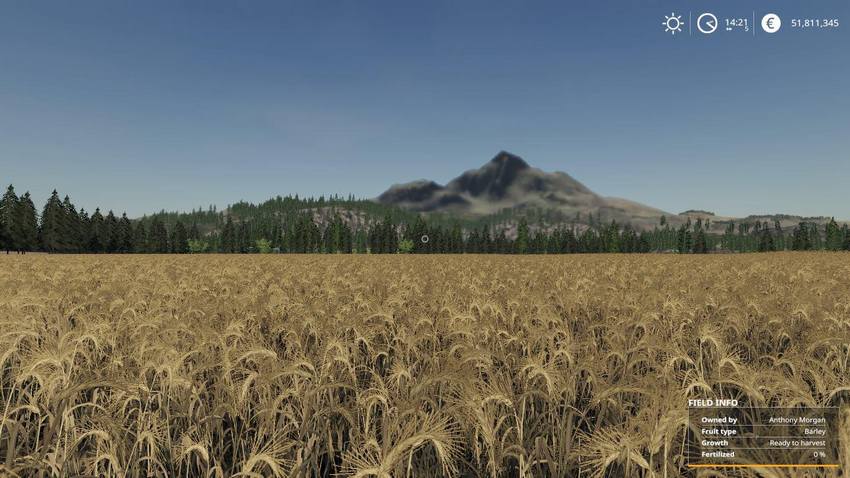
Task: Open the euro money icon
Action: click(x=771, y=23)
